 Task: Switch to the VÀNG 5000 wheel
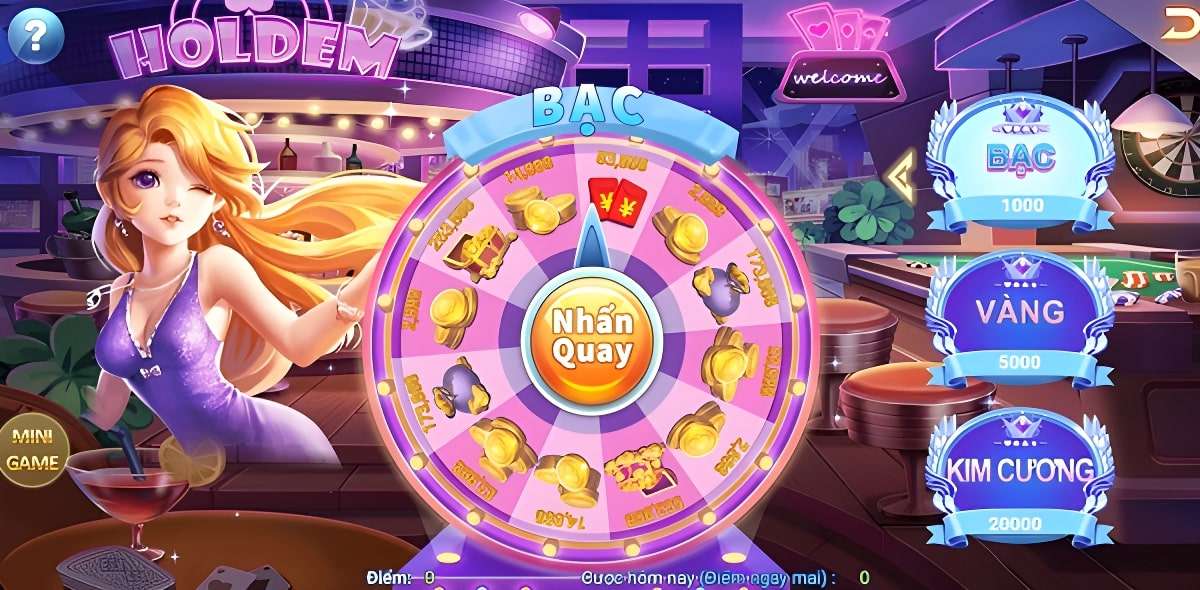pyautogui.click(x=1020, y=319)
